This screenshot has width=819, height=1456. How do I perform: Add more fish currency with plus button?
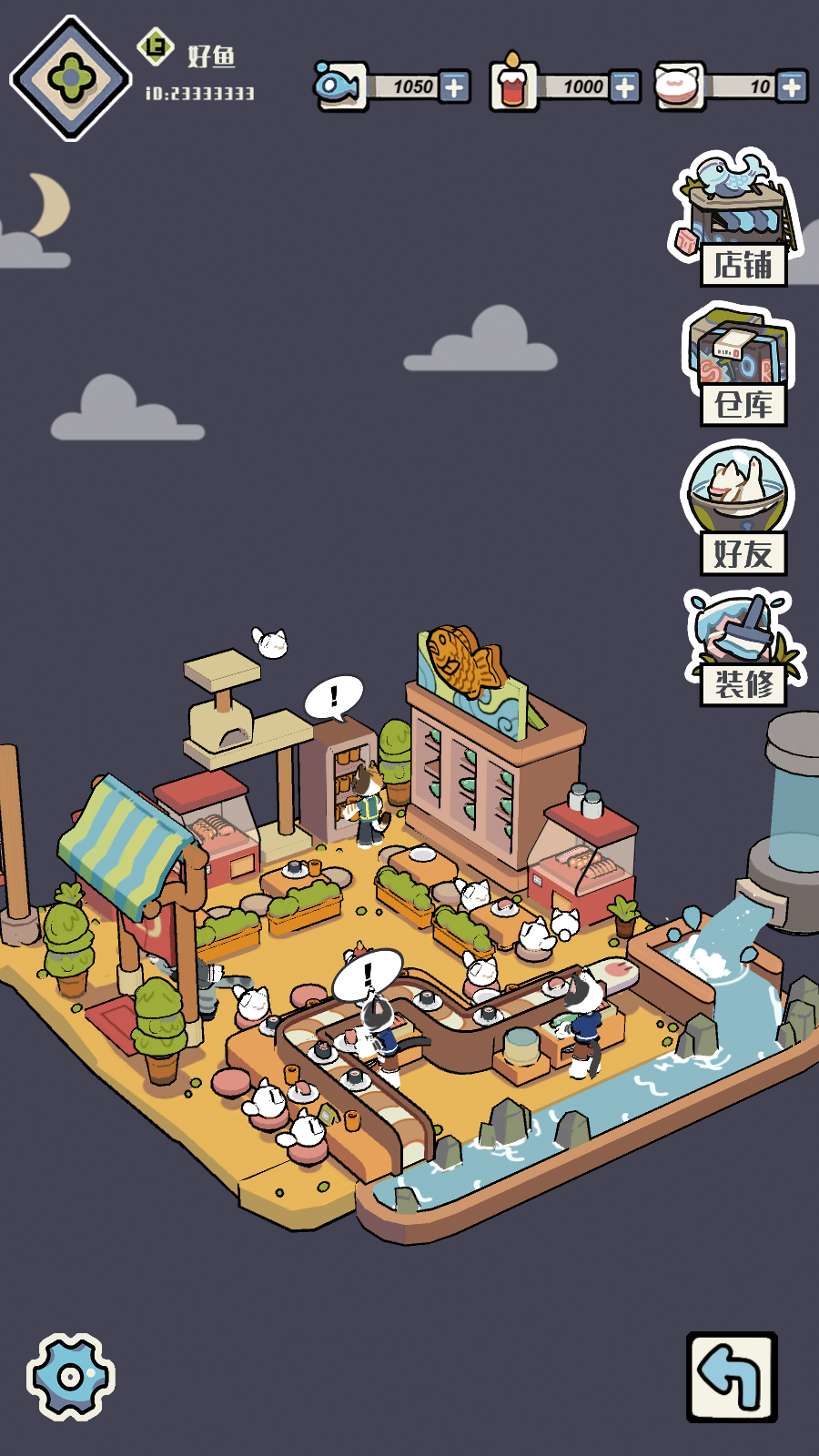point(454,87)
